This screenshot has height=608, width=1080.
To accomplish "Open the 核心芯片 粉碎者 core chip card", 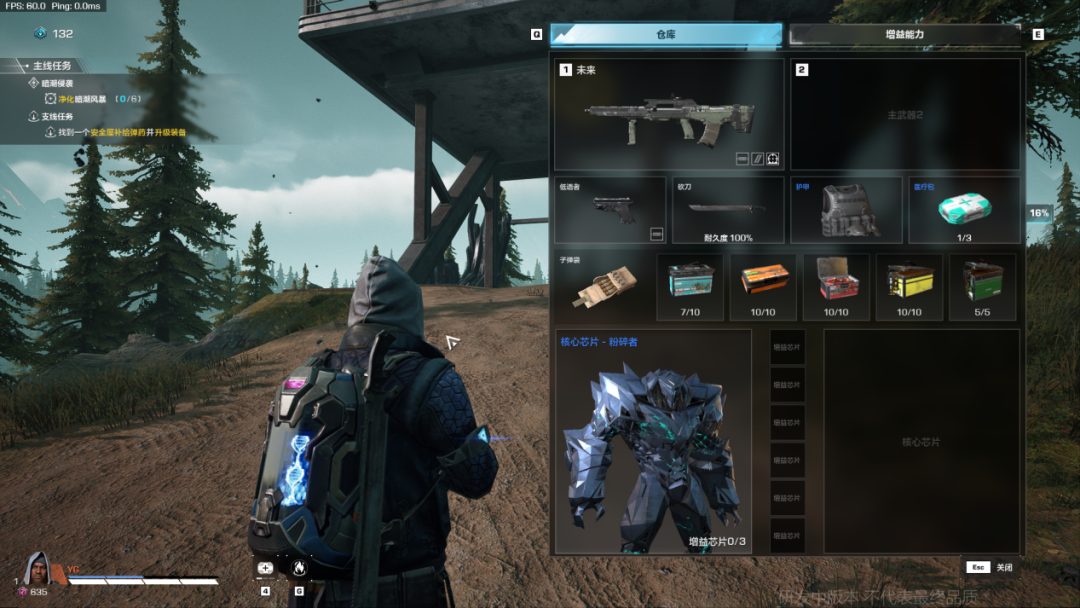I will coord(653,442).
